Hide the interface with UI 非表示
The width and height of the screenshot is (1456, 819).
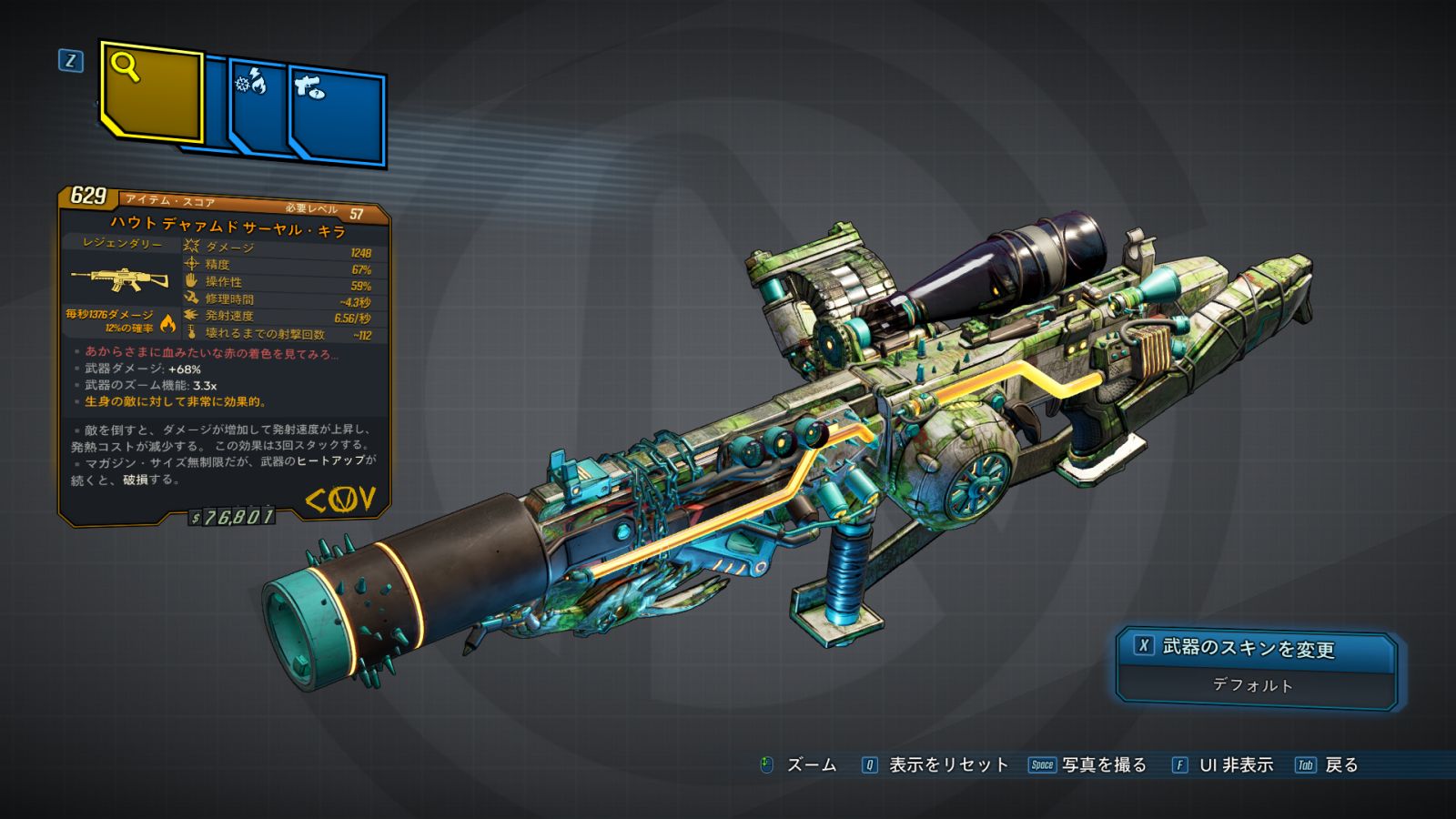pos(1224,765)
